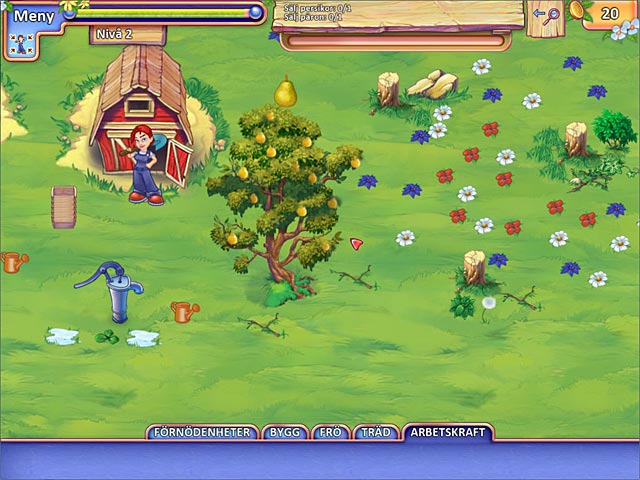Choose the Arbetskraft tab
Screen dimensions: 640x480
point(448,433)
